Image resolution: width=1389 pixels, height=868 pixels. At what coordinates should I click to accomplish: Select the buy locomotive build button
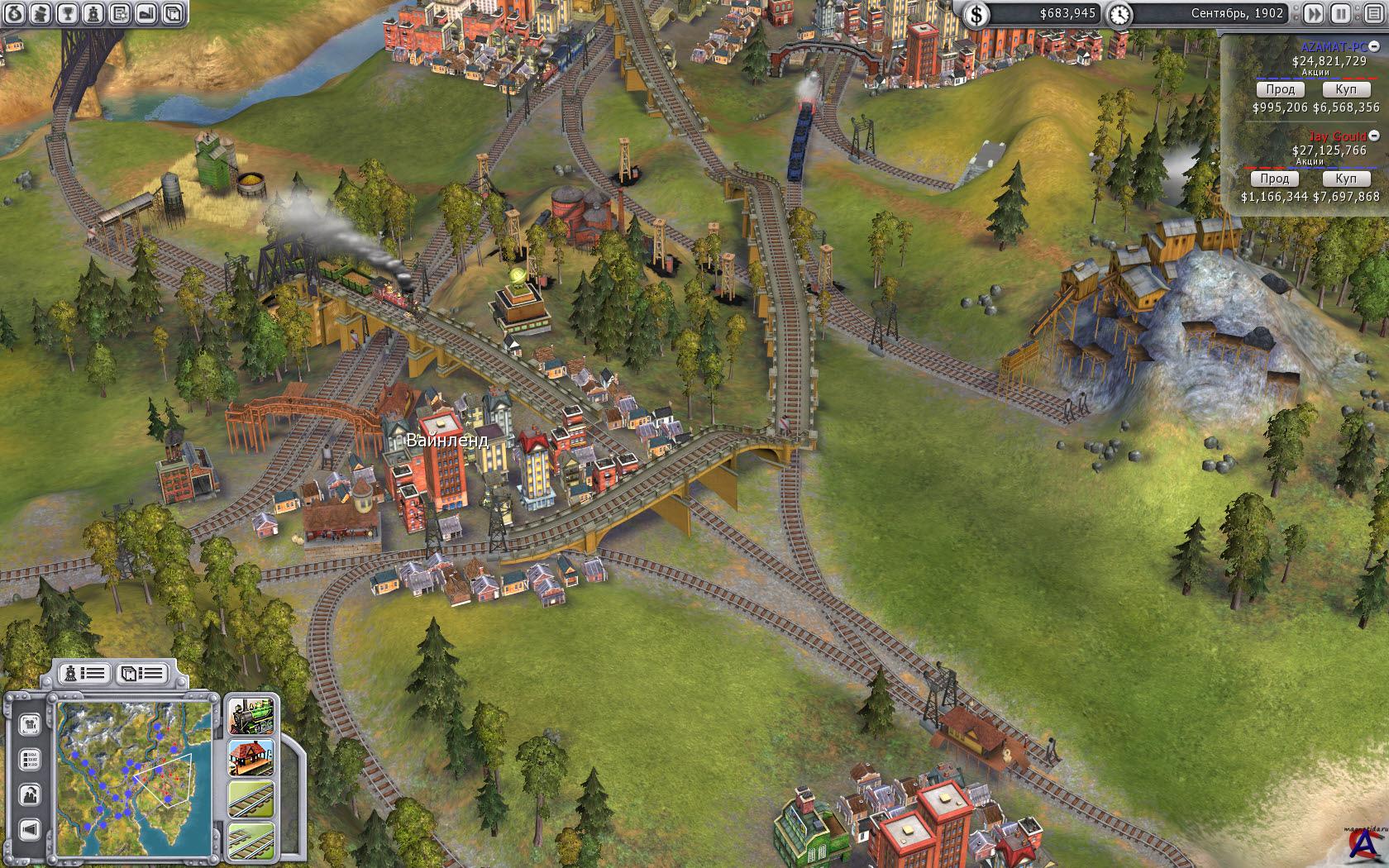point(251,716)
